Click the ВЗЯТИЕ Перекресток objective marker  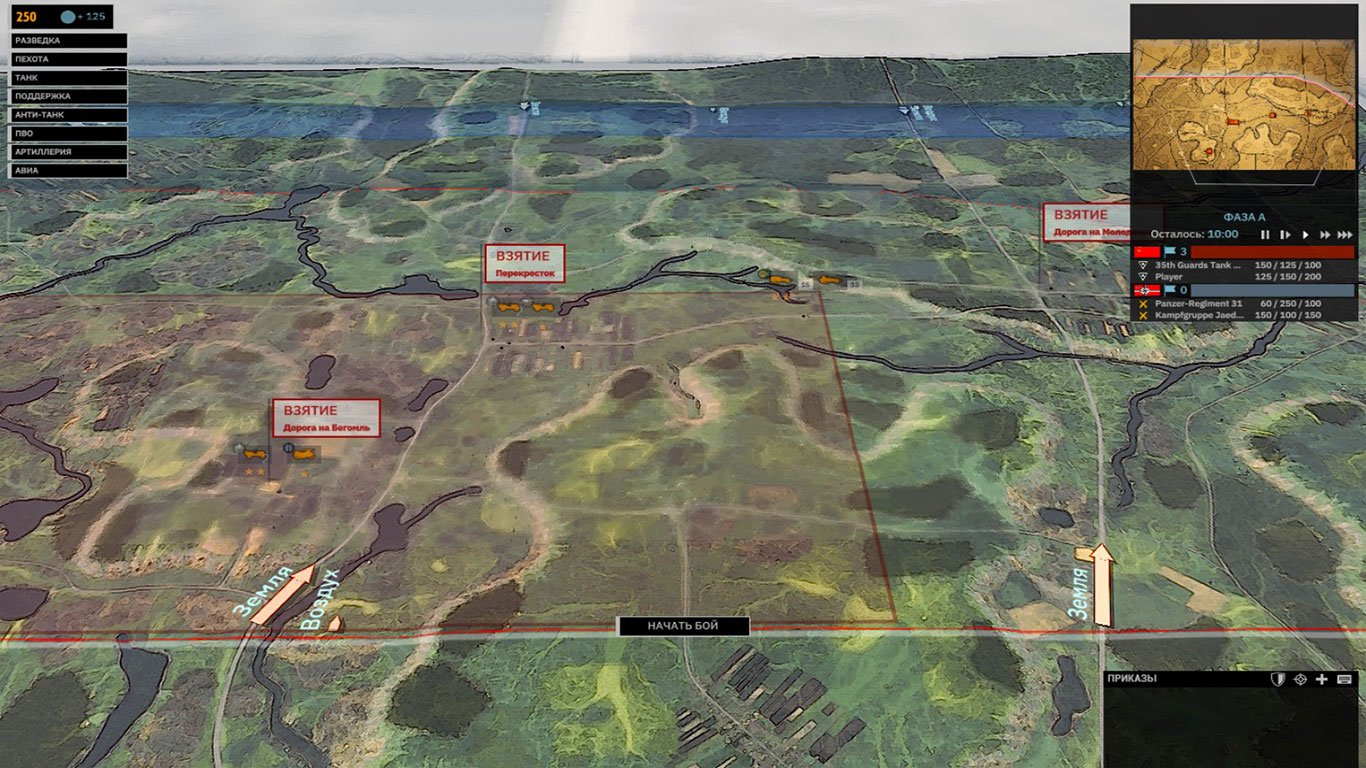pos(524,263)
